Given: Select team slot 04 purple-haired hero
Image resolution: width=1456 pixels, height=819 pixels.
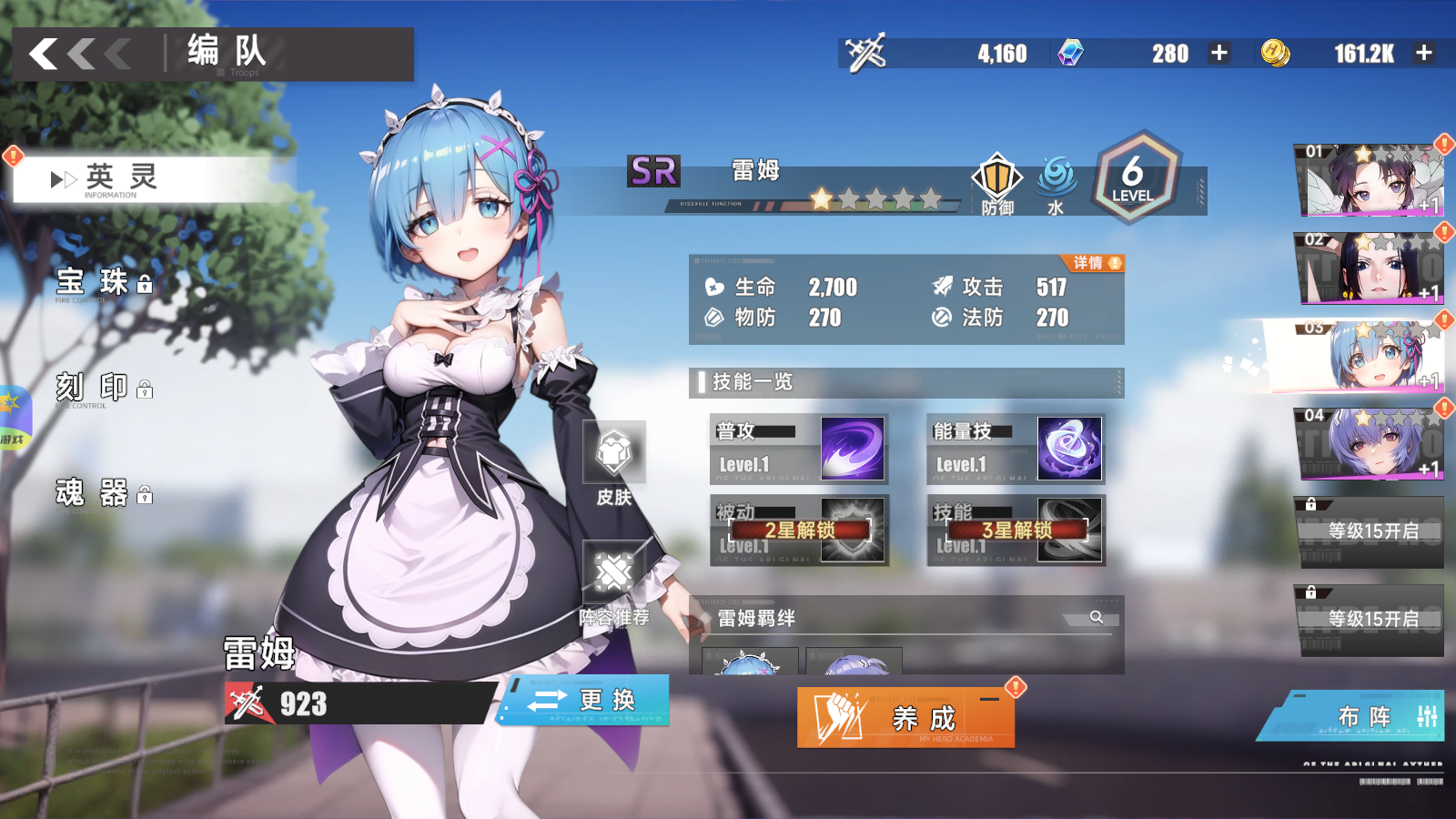Looking at the screenshot, I should click(1368, 444).
